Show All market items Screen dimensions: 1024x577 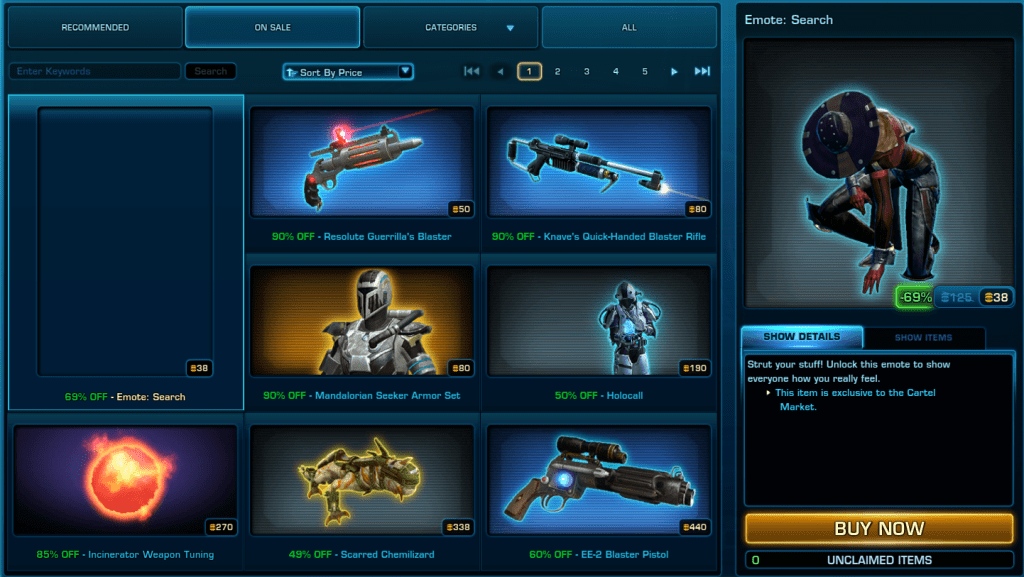tap(629, 27)
